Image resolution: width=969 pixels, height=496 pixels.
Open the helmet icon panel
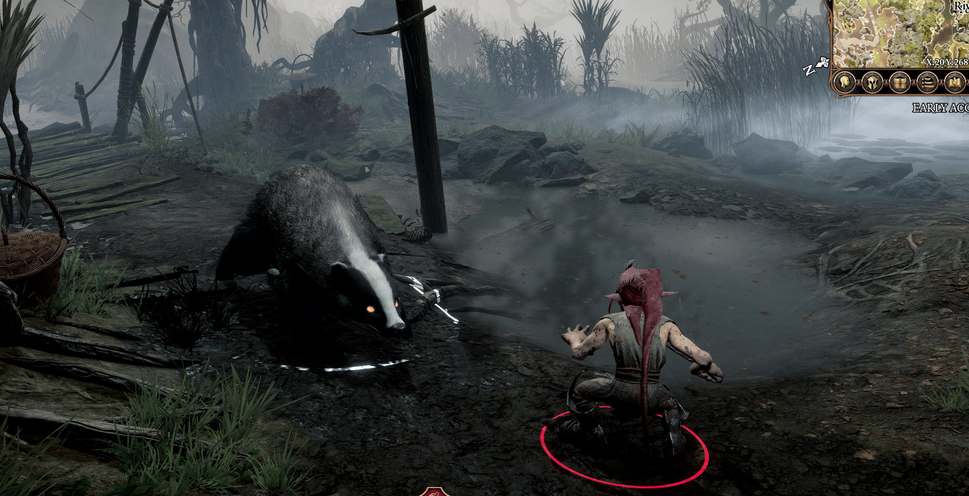(872, 82)
